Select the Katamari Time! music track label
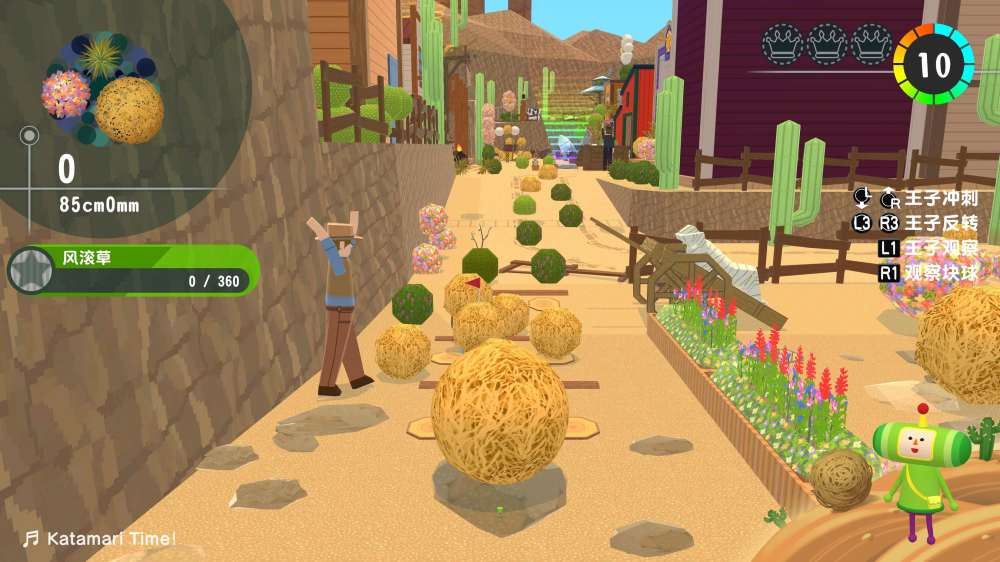This screenshot has height=562, width=1000. tap(100, 539)
